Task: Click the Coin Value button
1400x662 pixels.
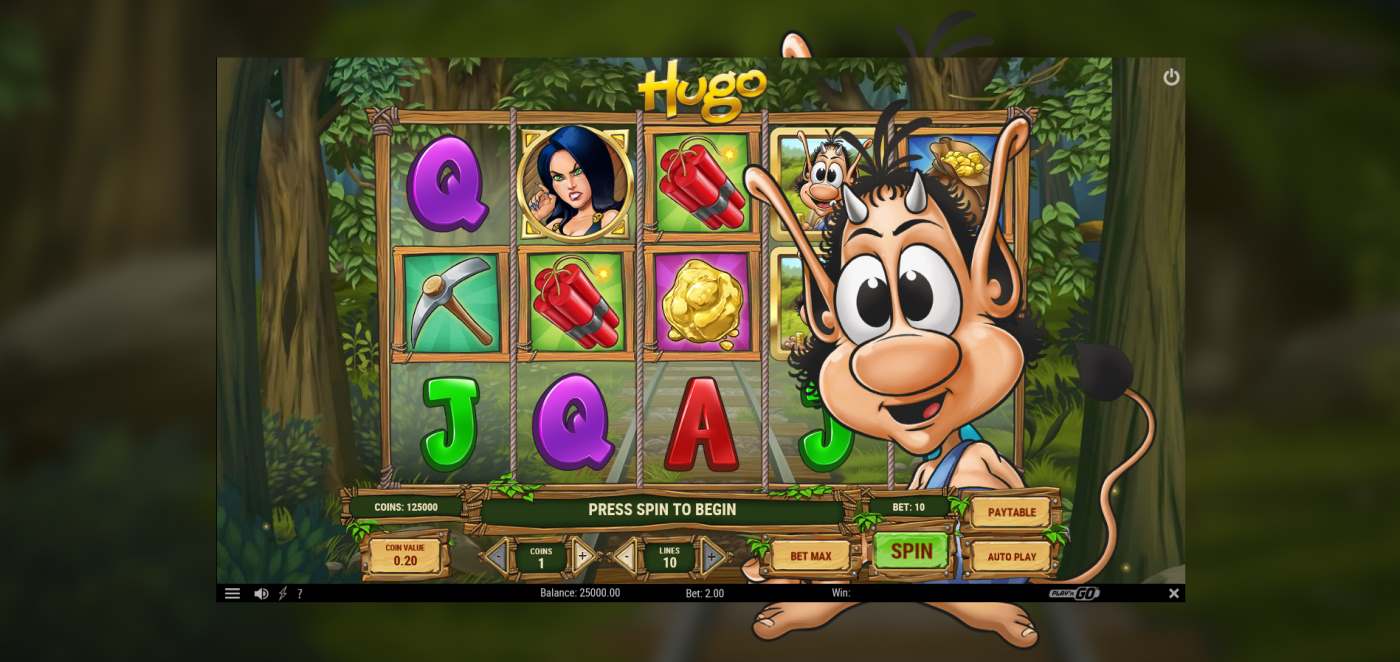Action: tap(405, 555)
